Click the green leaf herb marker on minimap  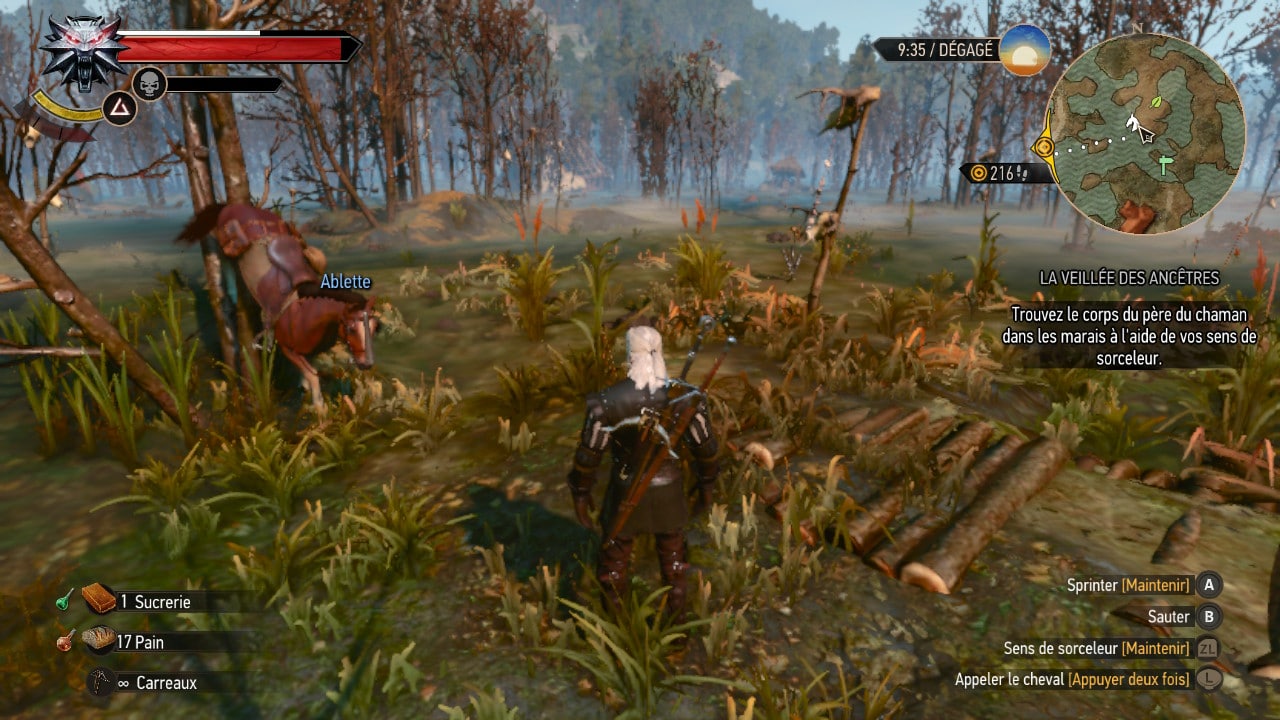tap(1157, 102)
